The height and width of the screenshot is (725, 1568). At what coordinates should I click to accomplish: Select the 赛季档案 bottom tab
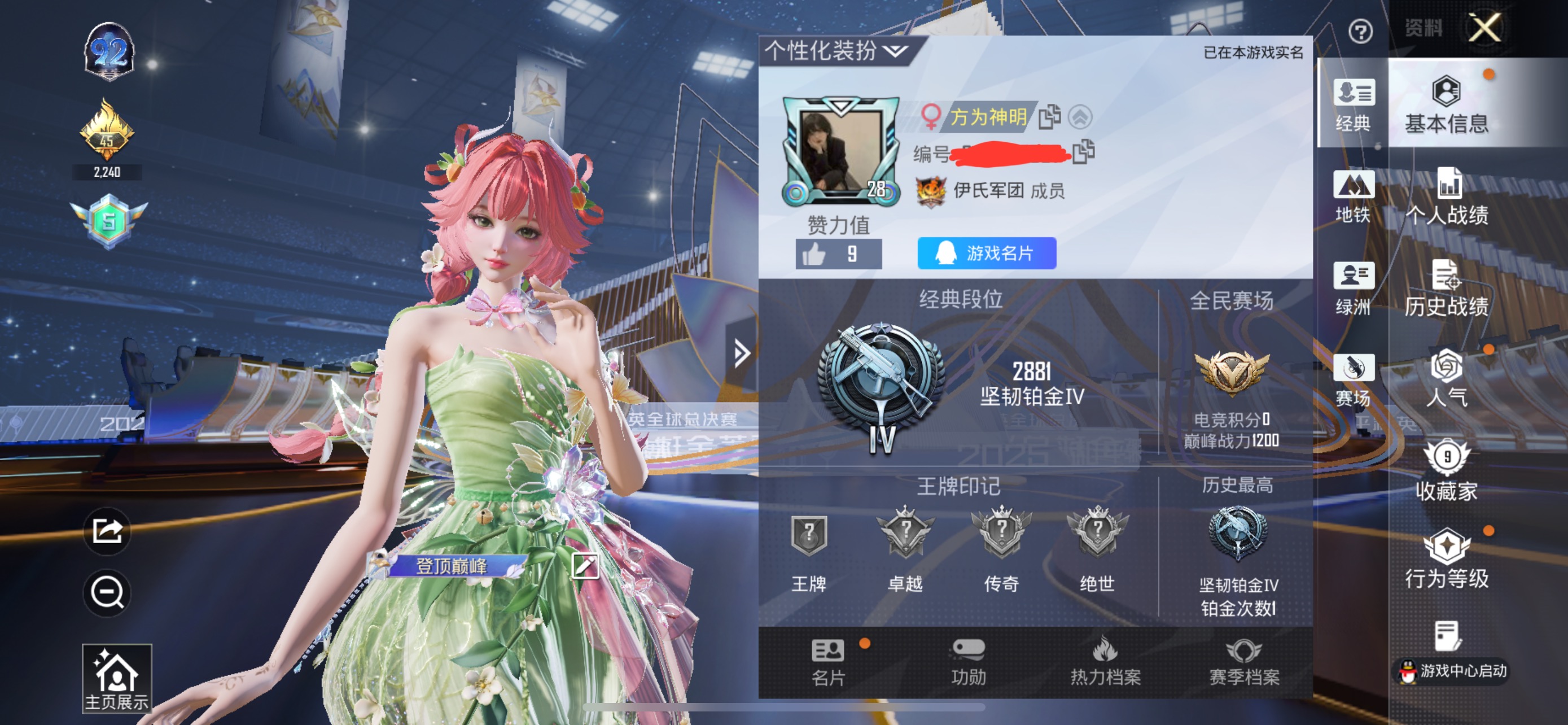coord(1243,662)
